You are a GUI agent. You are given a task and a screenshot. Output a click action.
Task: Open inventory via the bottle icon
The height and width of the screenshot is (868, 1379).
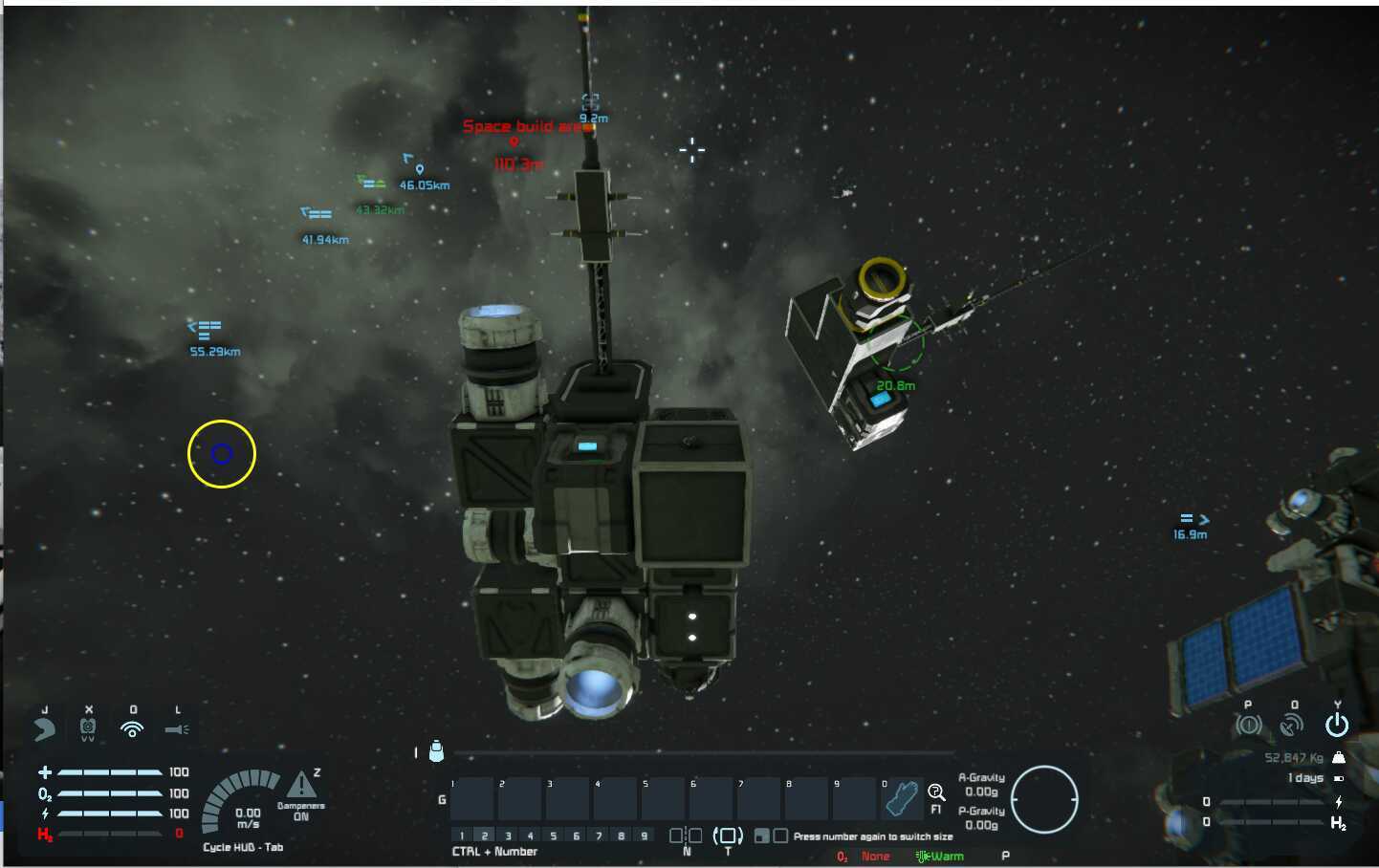click(x=436, y=751)
